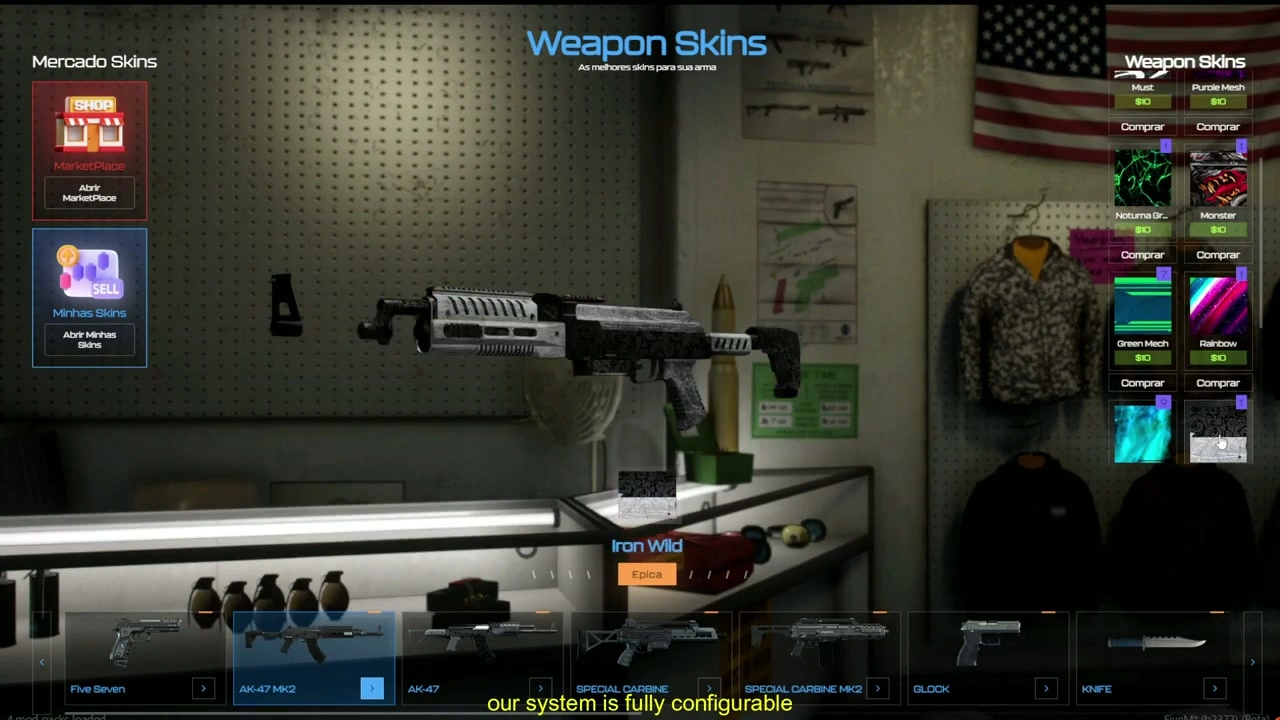1280x720 pixels.
Task: Click the Epica rarity badge
Action: (x=646, y=573)
